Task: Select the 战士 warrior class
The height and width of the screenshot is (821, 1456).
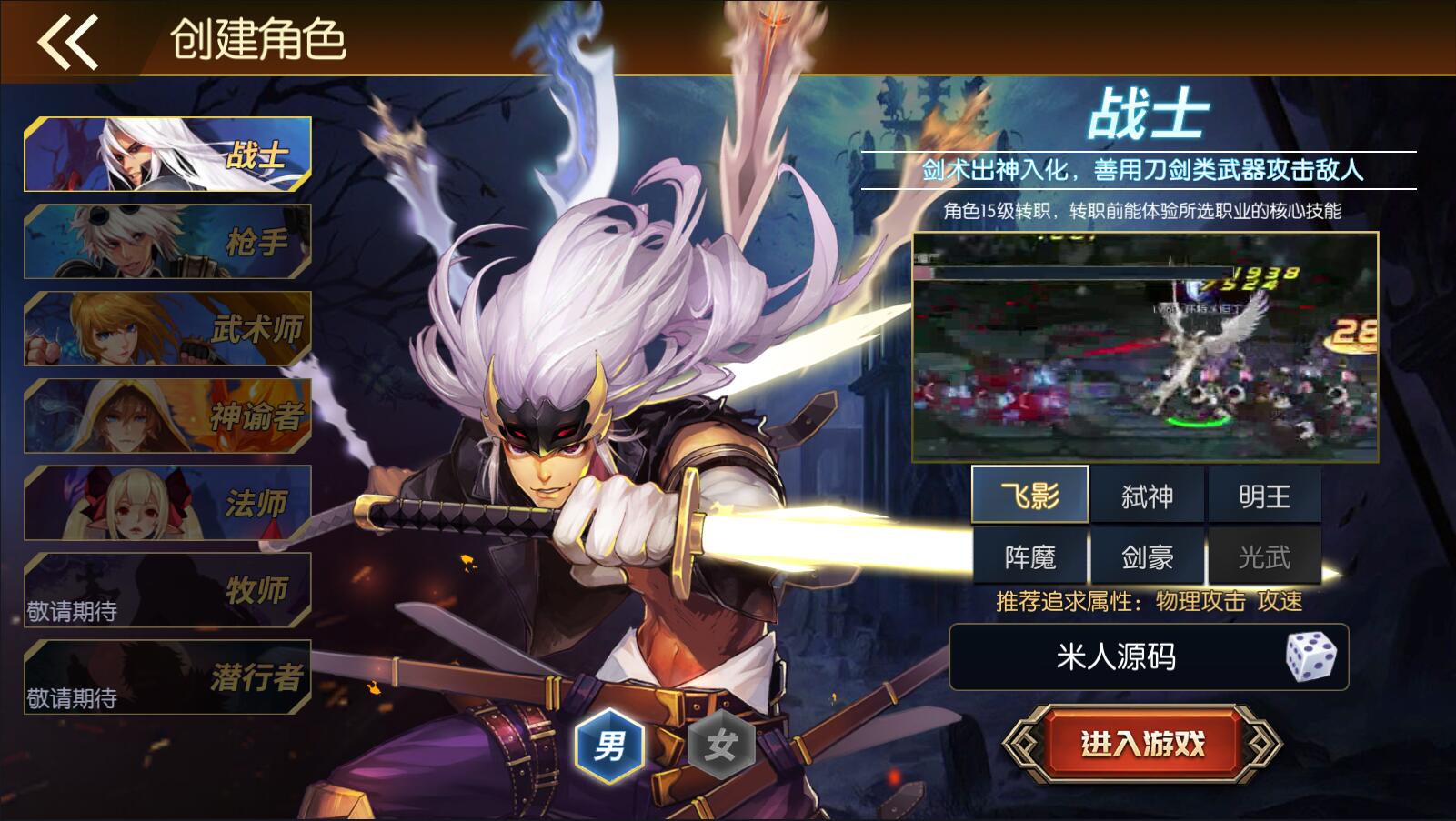Action: click(x=168, y=155)
